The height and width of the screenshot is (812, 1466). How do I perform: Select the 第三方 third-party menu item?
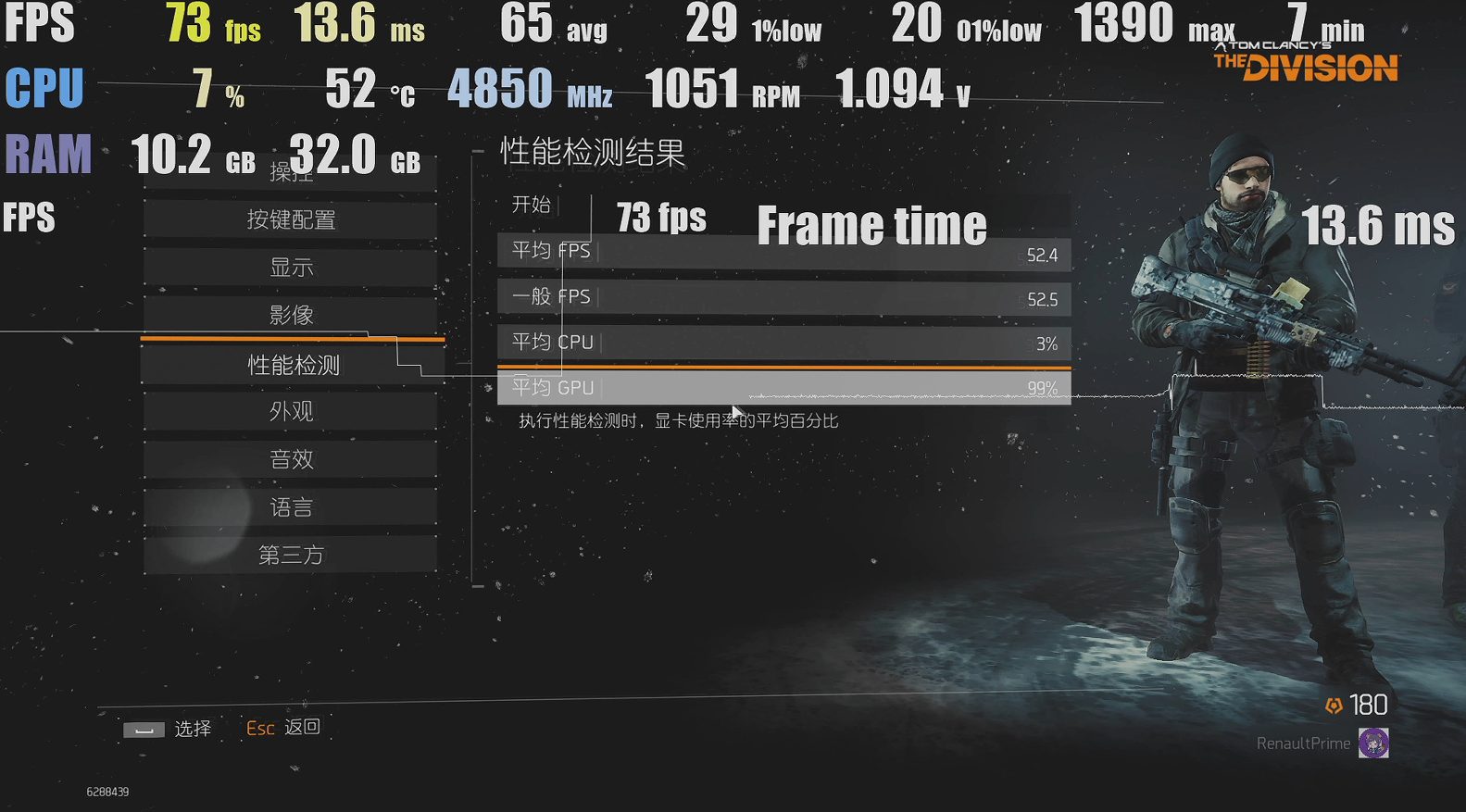click(291, 554)
